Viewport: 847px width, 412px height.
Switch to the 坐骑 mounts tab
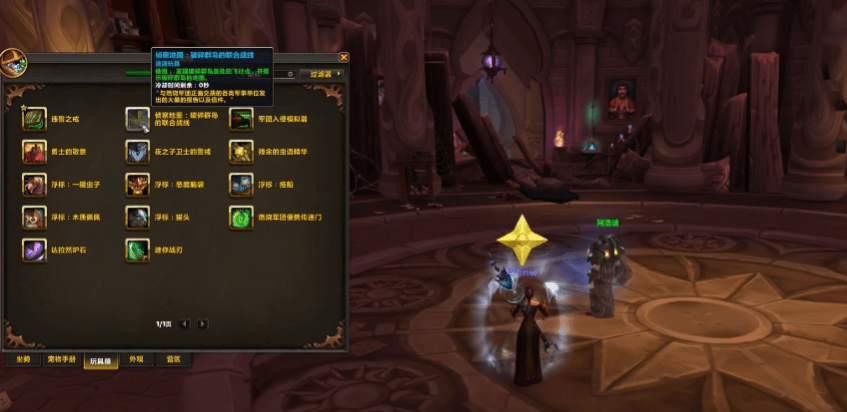[22, 360]
